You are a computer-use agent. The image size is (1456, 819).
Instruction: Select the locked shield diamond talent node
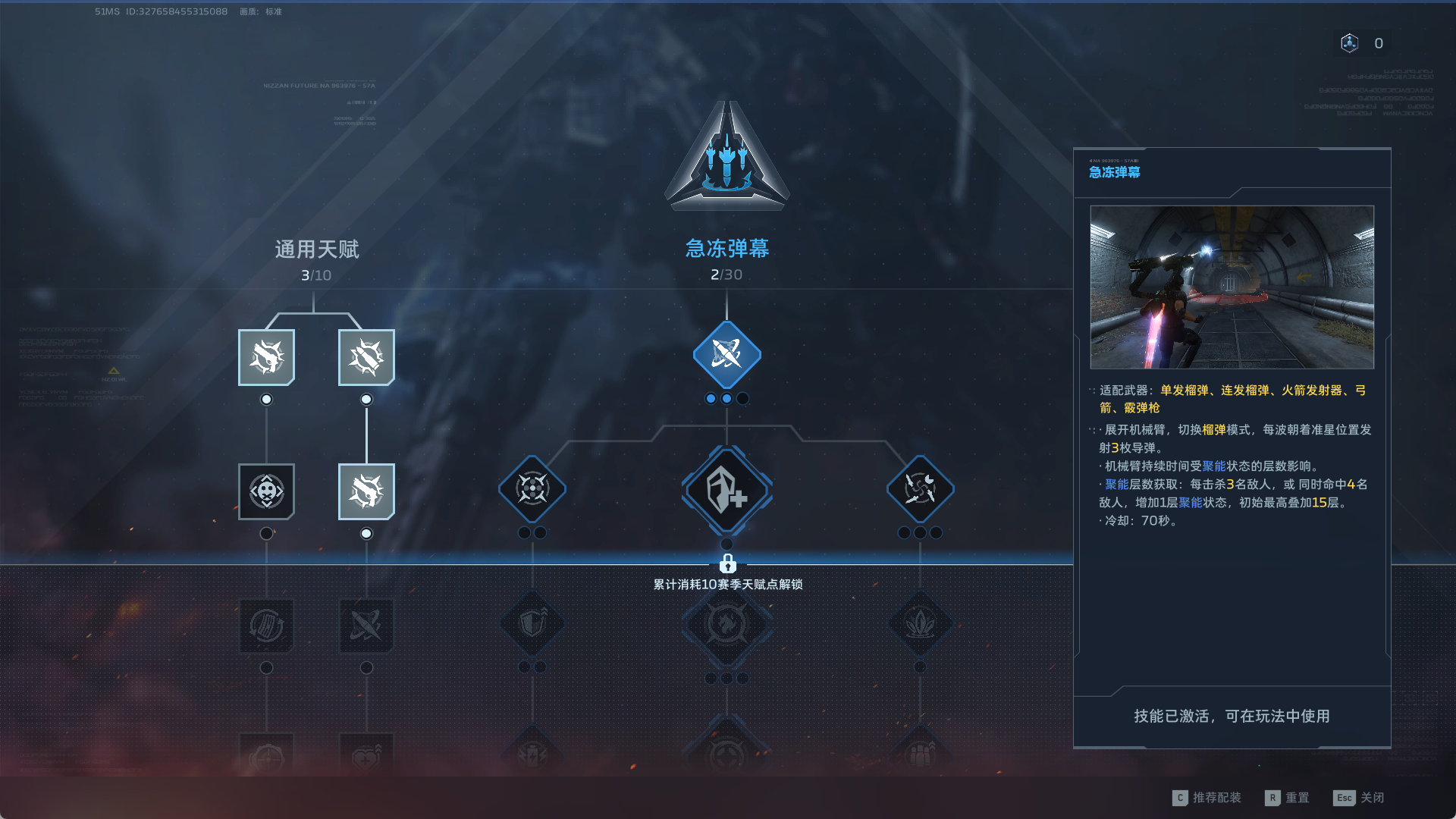pos(532,624)
